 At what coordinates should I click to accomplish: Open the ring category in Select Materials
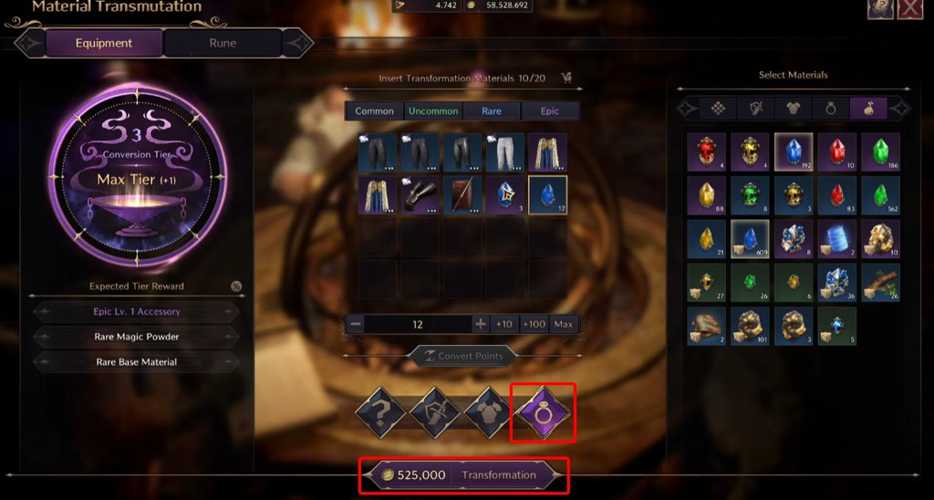pos(830,108)
